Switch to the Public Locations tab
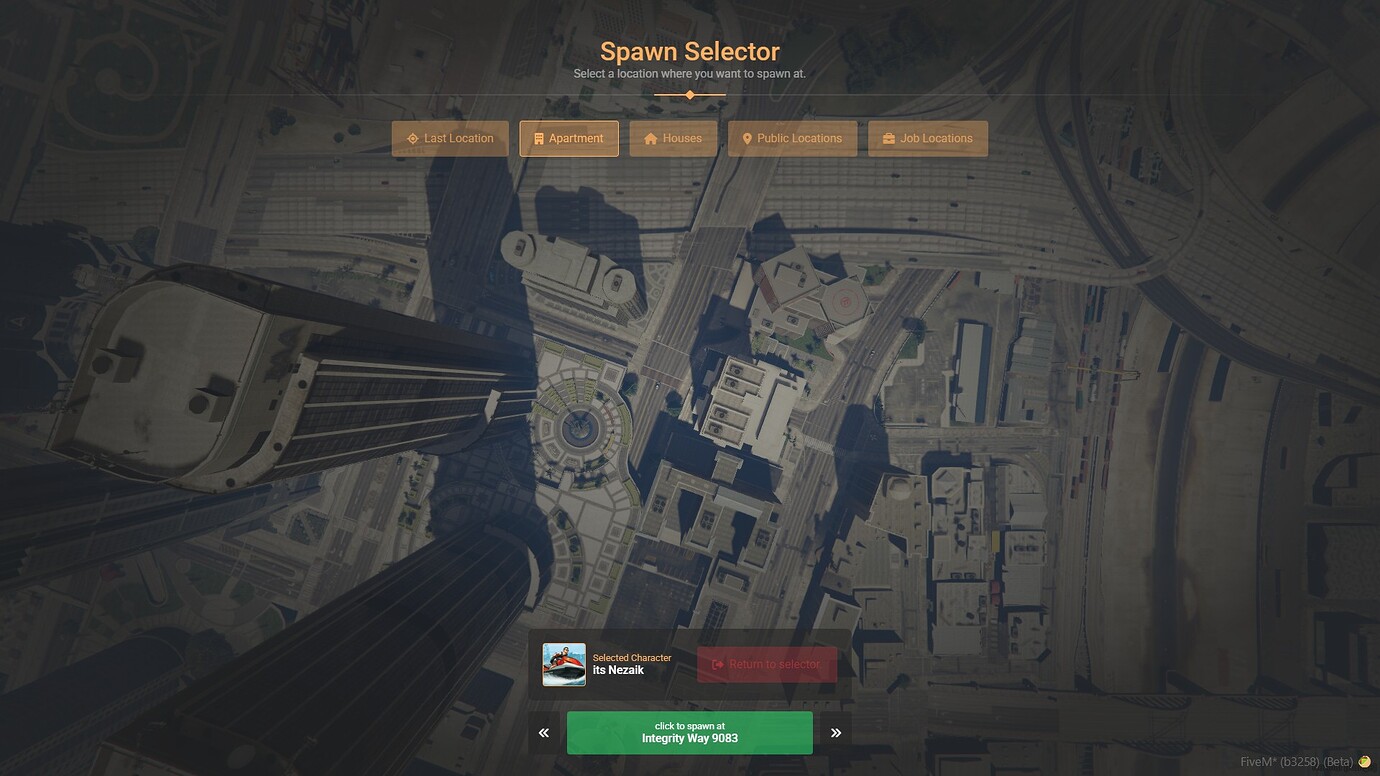This screenshot has height=776, width=1380. [792, 138]
